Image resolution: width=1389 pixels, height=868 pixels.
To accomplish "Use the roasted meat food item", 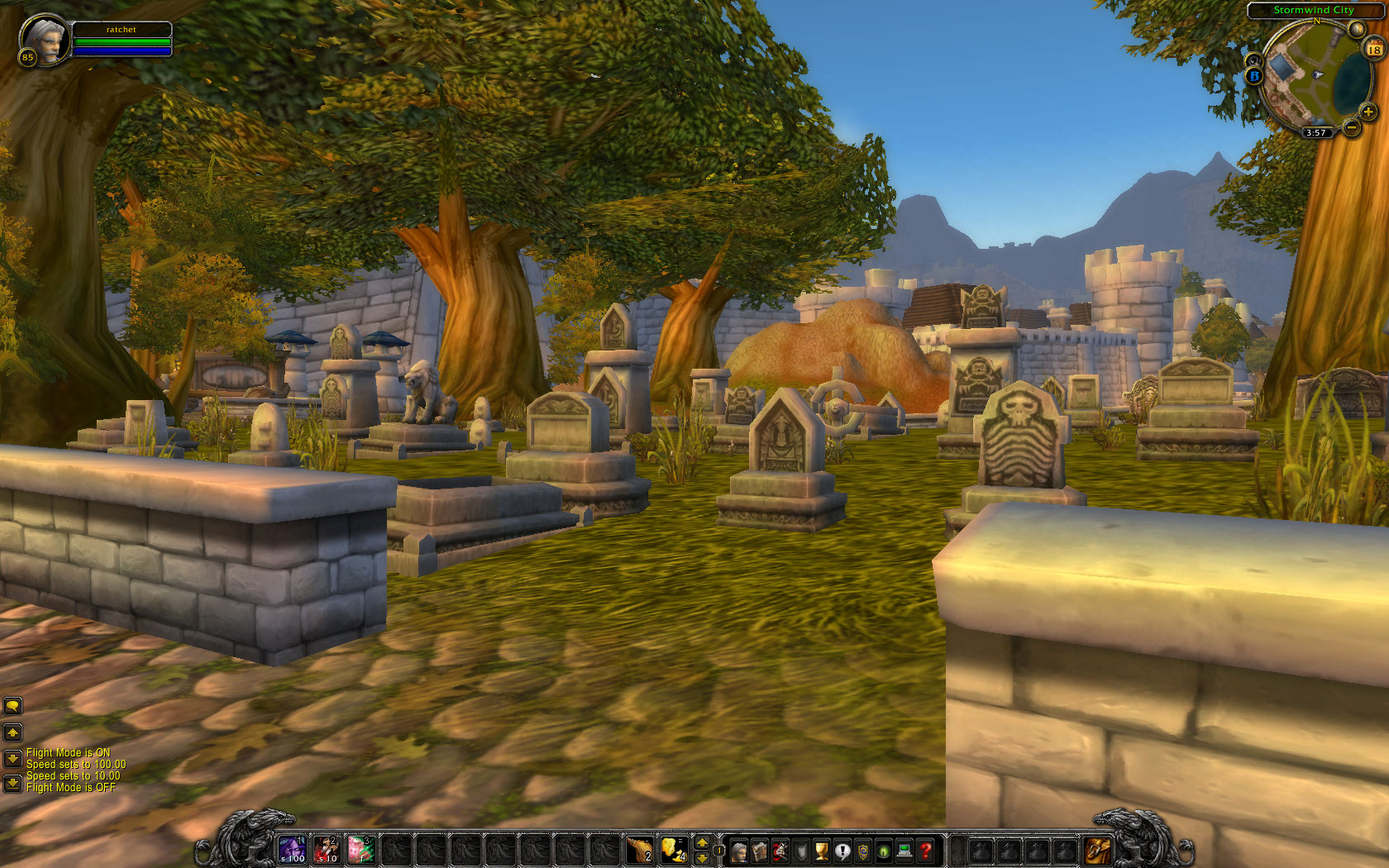I will click(x=639, y=849).
